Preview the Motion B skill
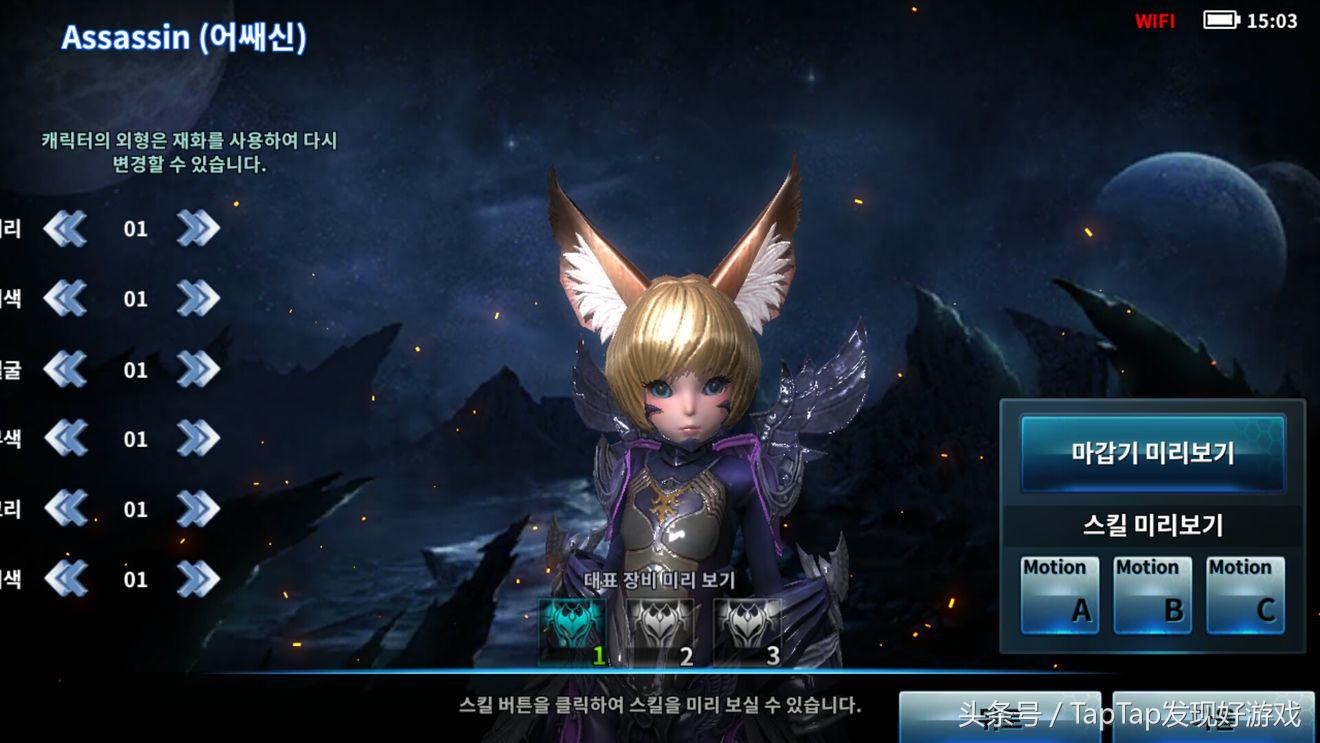The image size is (1320, 743). click(x=1153, y=594)
